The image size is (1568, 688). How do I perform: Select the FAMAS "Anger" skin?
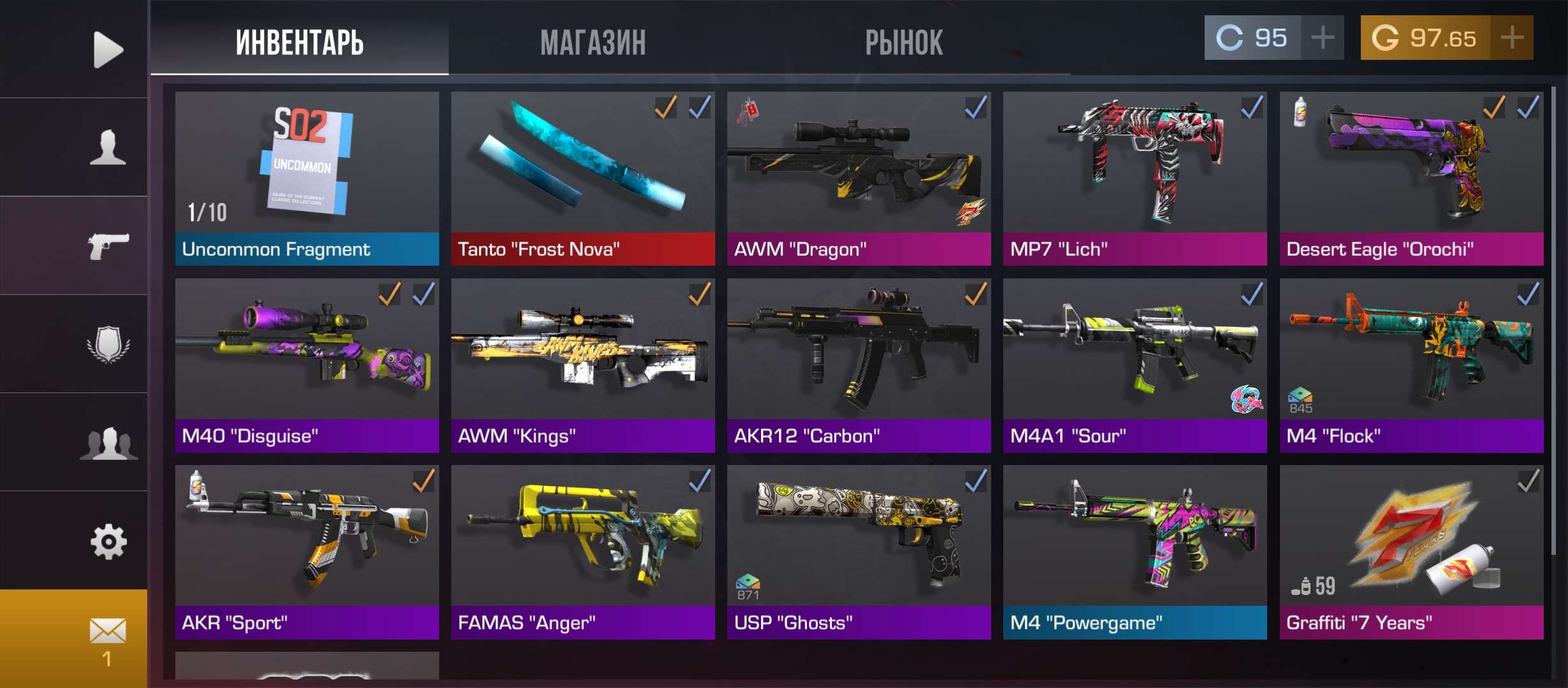583,552
